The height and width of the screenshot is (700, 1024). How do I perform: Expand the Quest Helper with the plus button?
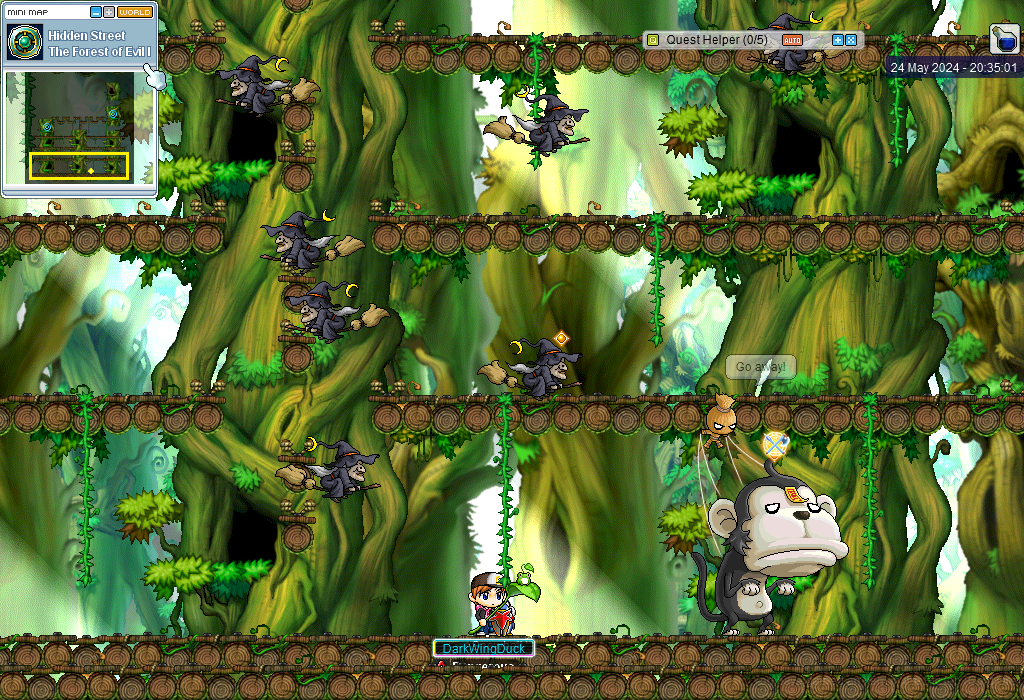[x=838, y=40]
